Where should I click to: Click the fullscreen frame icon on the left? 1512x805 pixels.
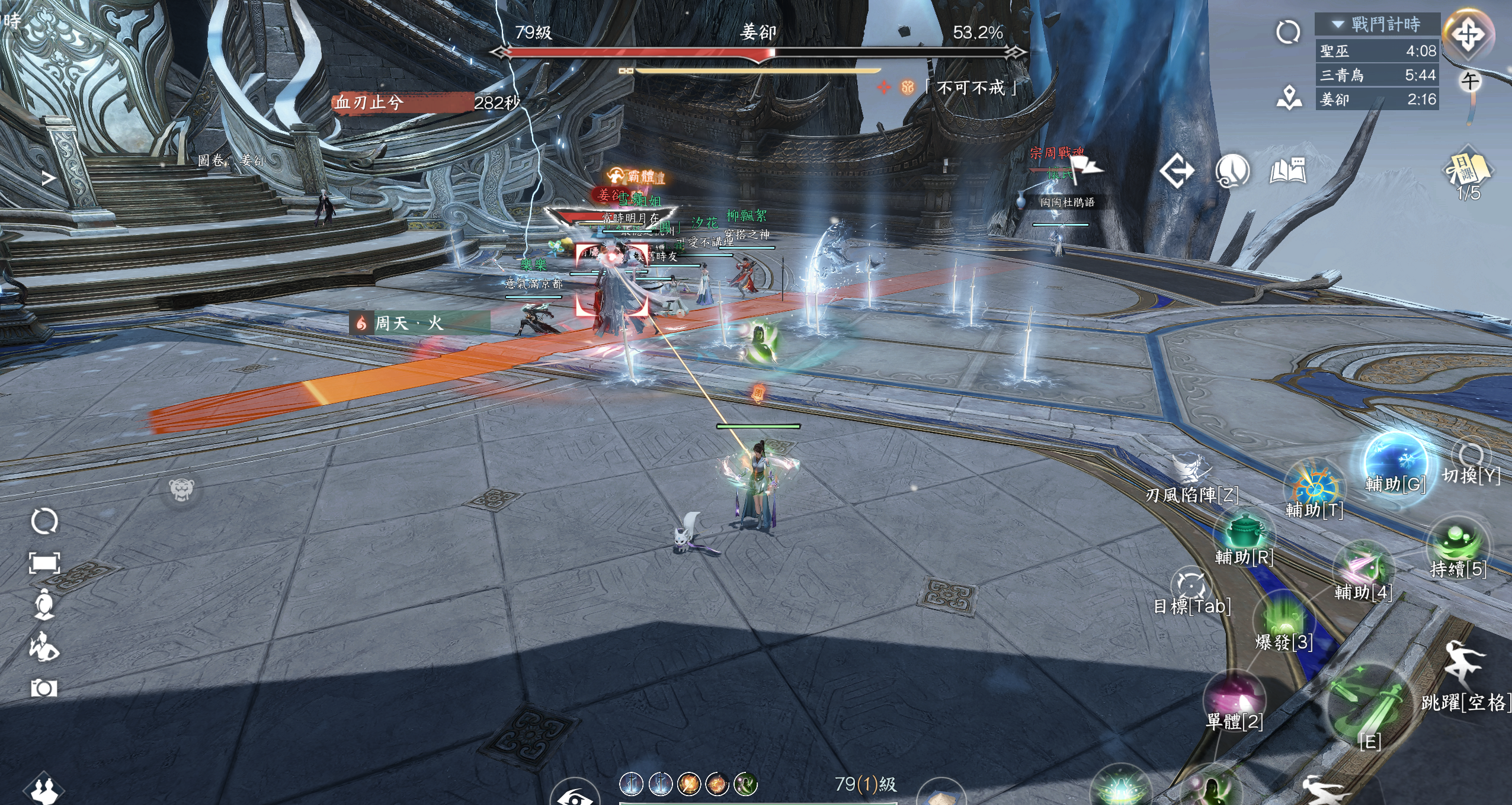tap(44, 563)
